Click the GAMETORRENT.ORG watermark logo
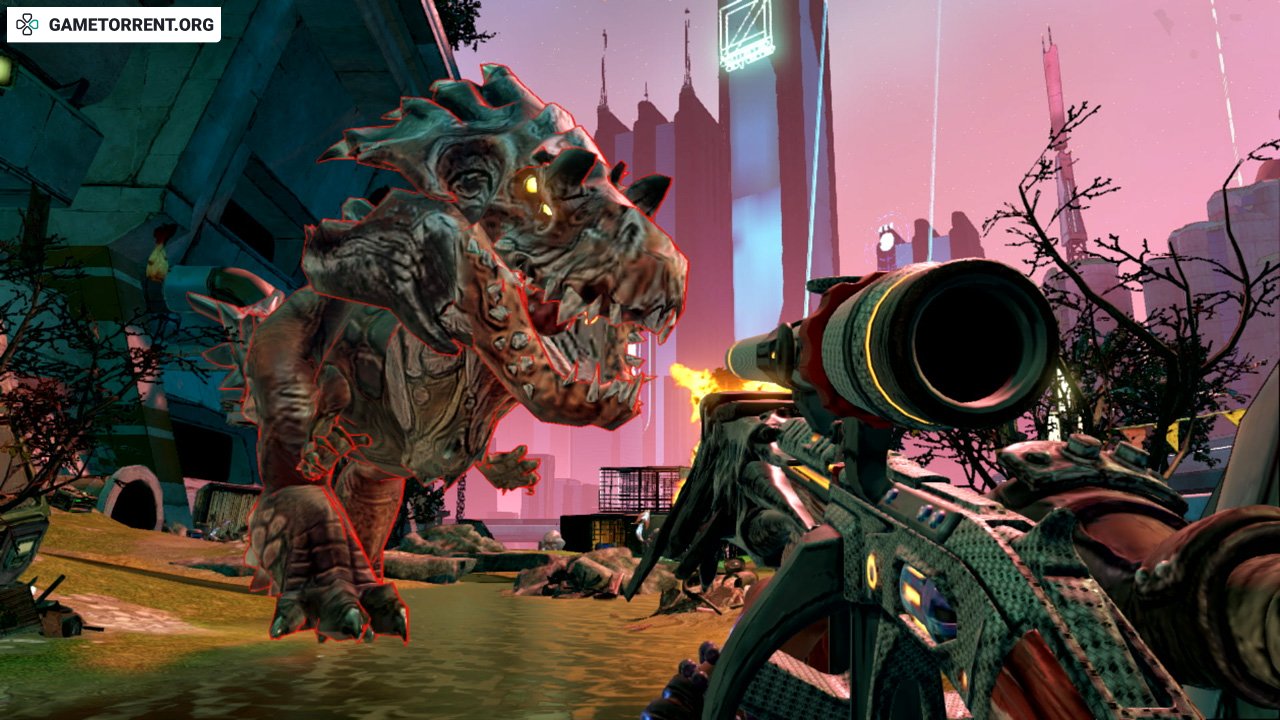The image size is (1280, 720). pos(114,24)
